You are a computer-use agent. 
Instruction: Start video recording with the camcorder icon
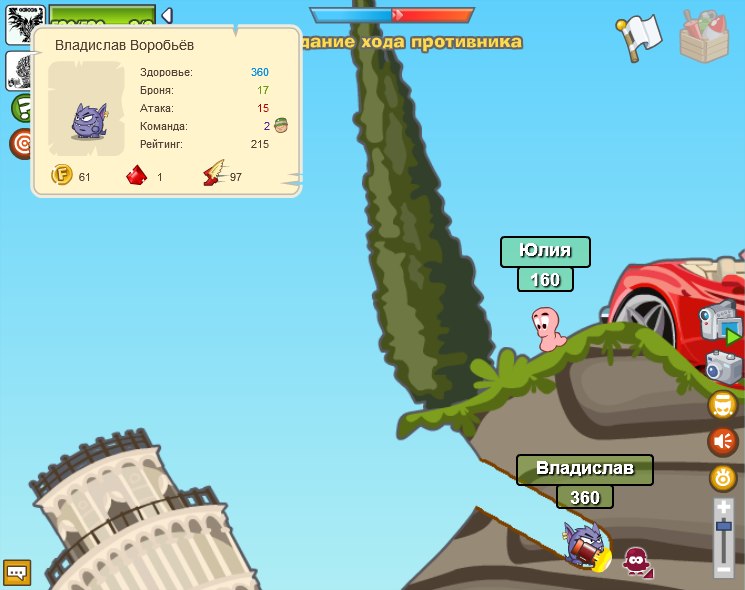719,325
